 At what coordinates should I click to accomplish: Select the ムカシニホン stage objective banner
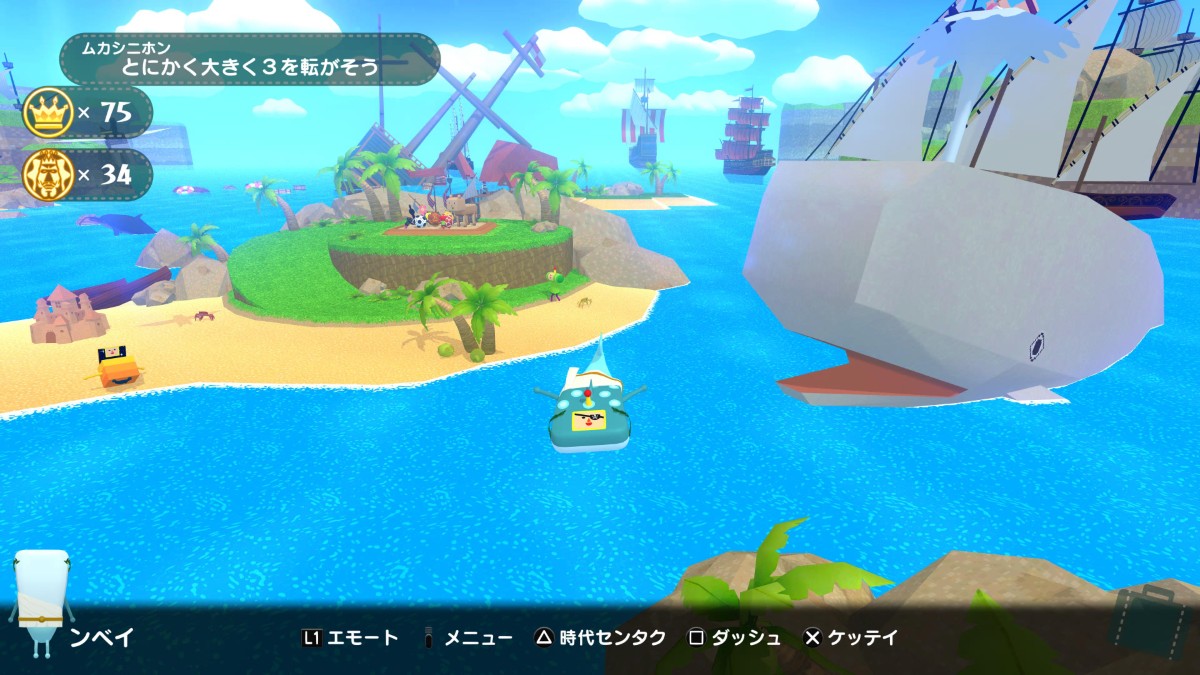(250, 60)
